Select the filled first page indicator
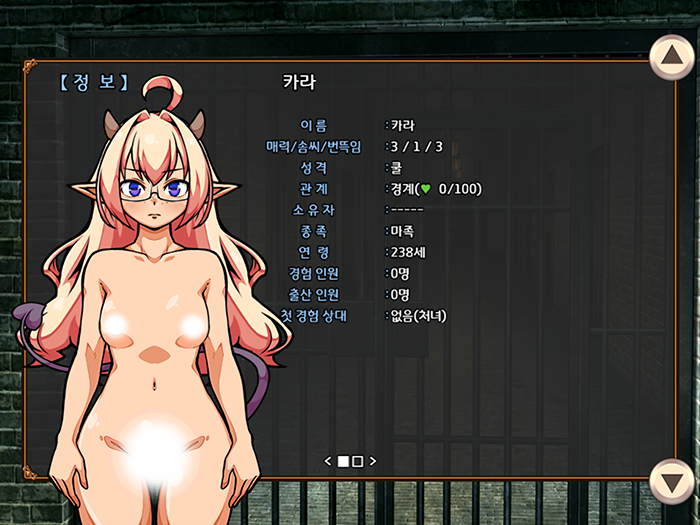The width and height of the screenshot is (700, 525). pos(343,461)
